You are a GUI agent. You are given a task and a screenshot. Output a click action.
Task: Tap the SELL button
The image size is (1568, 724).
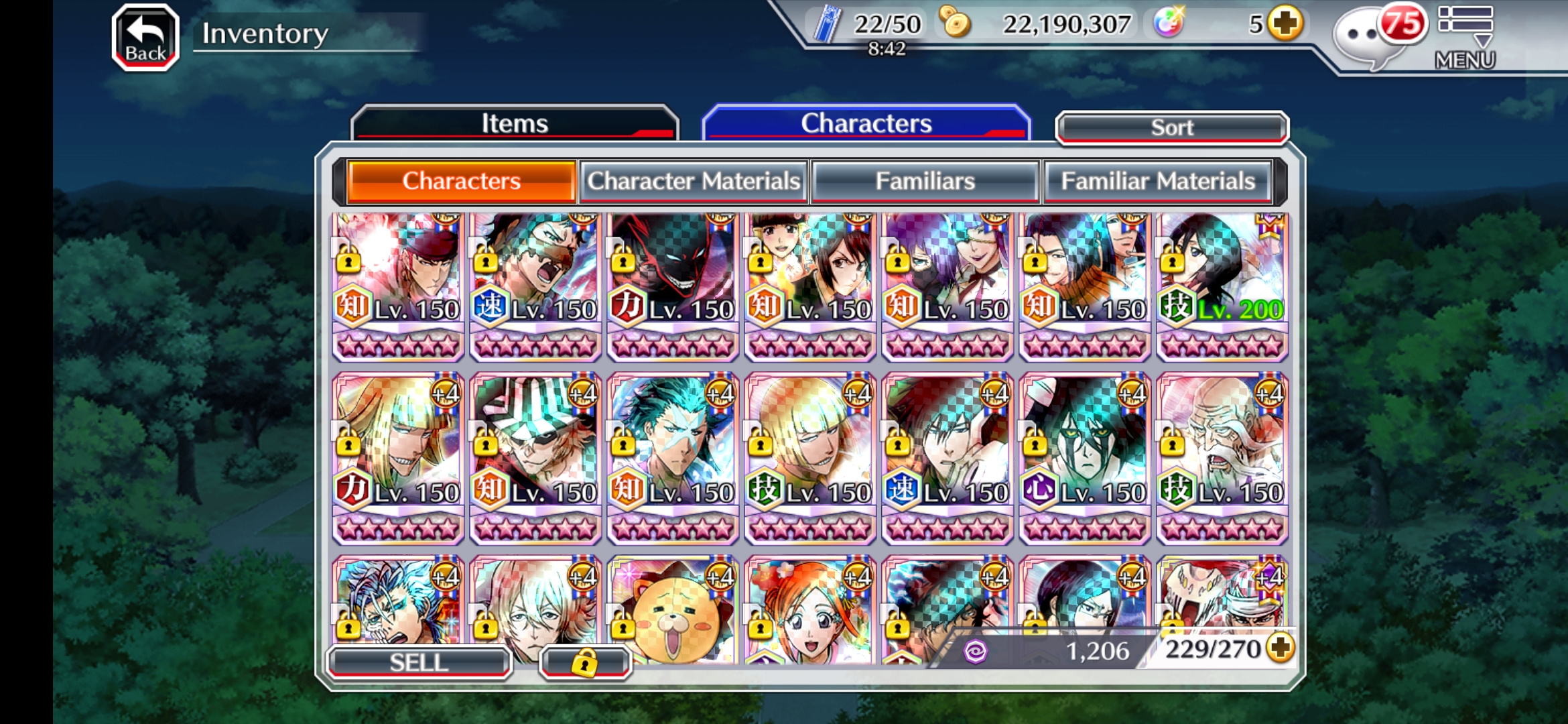click(x=419, y=662)
